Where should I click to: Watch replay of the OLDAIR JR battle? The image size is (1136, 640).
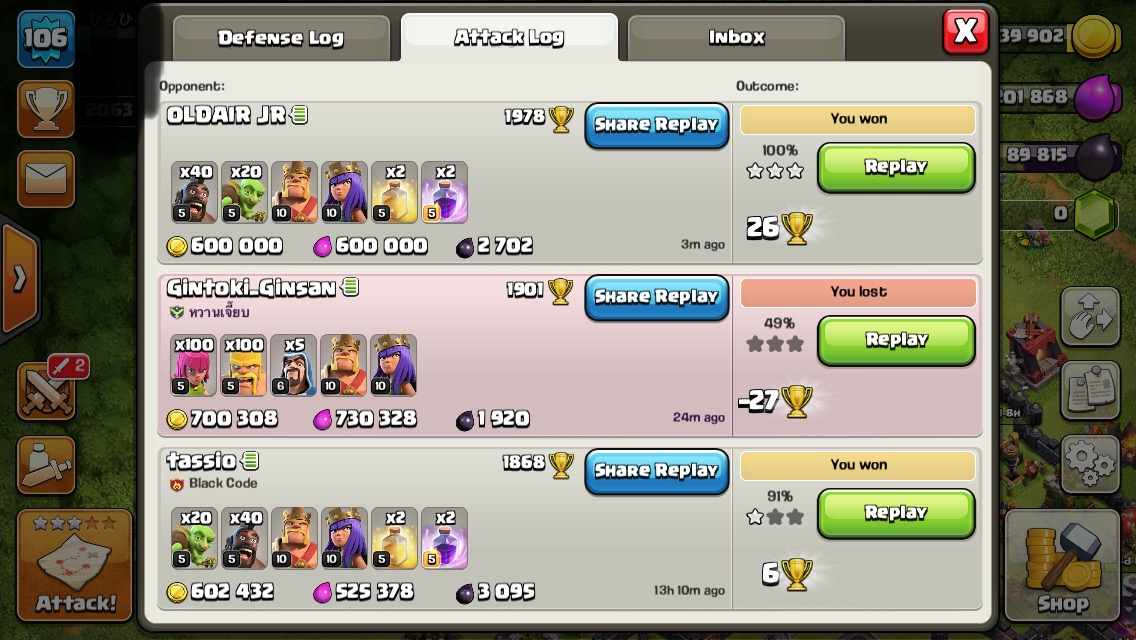(896, 167)
